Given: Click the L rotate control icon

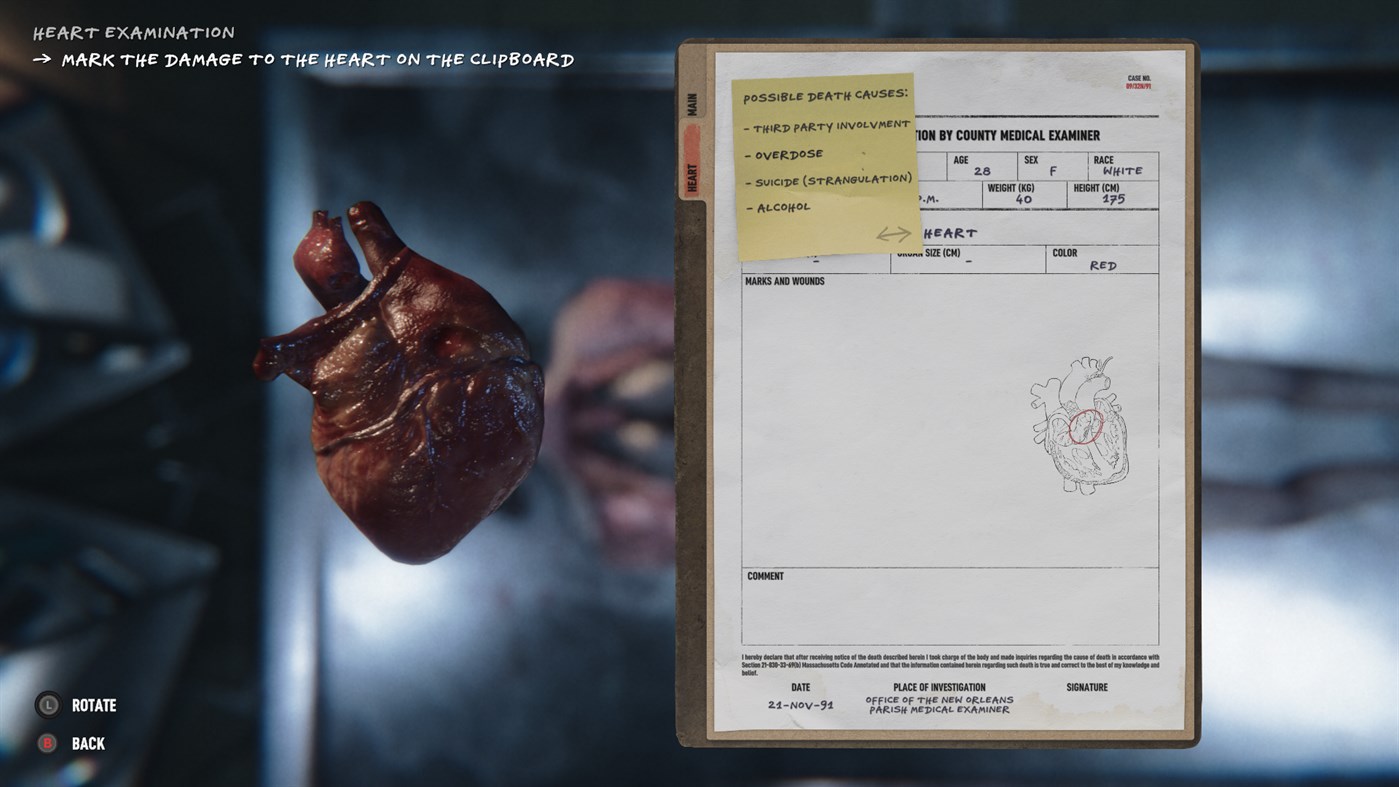Looking at the screenshot, I should pyautogui.click(x=47, y=704).
